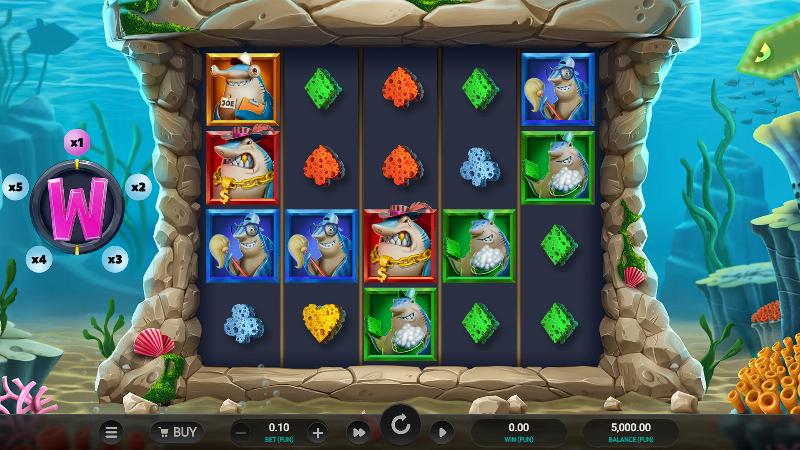Toggle the fast-forward turbo spin

tap(358, 432)
